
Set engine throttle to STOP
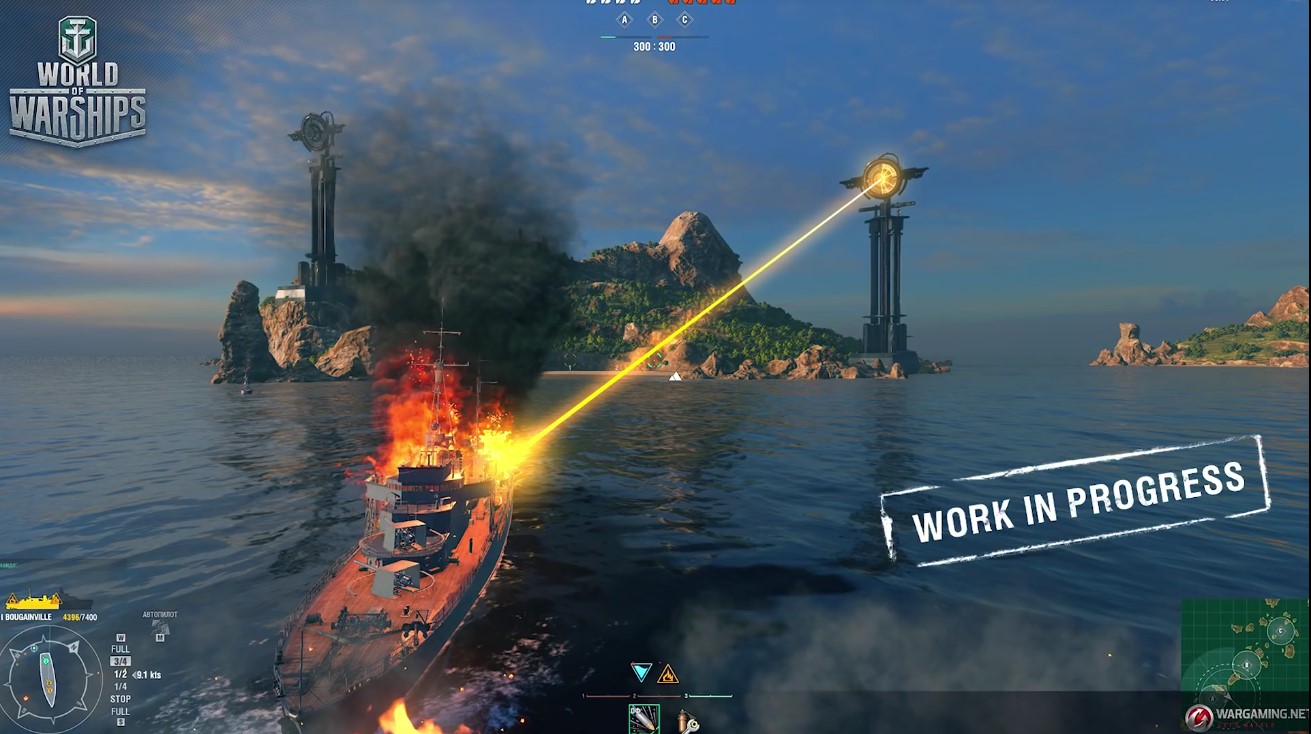[x=120, y=699]
